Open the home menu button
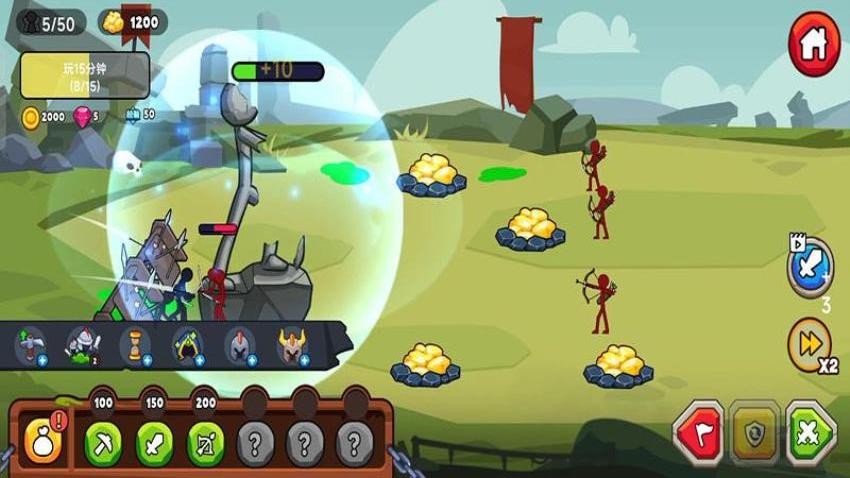The image size is (850, 478). click(814, 44)
